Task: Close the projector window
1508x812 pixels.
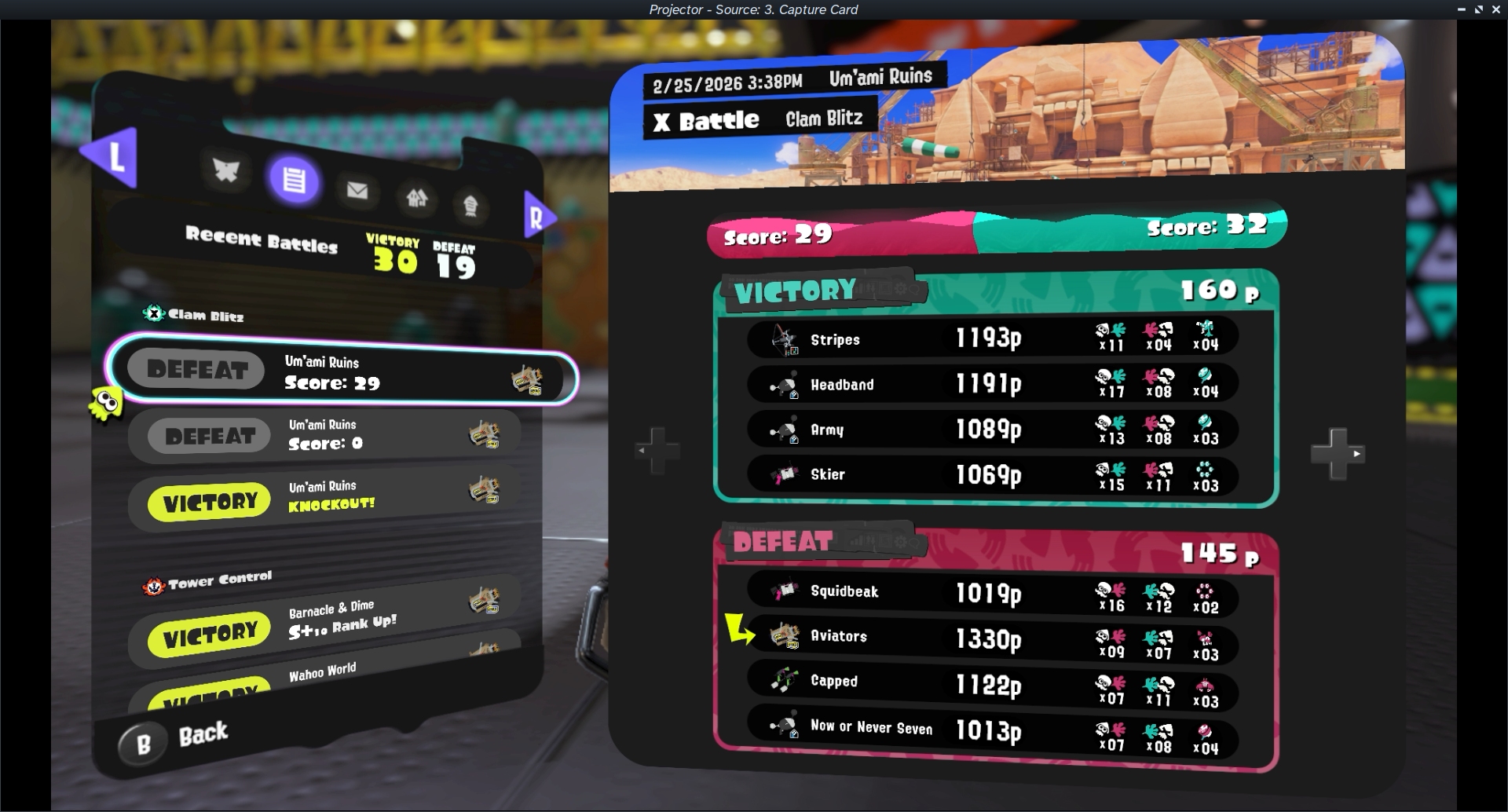Action: 1496,9
